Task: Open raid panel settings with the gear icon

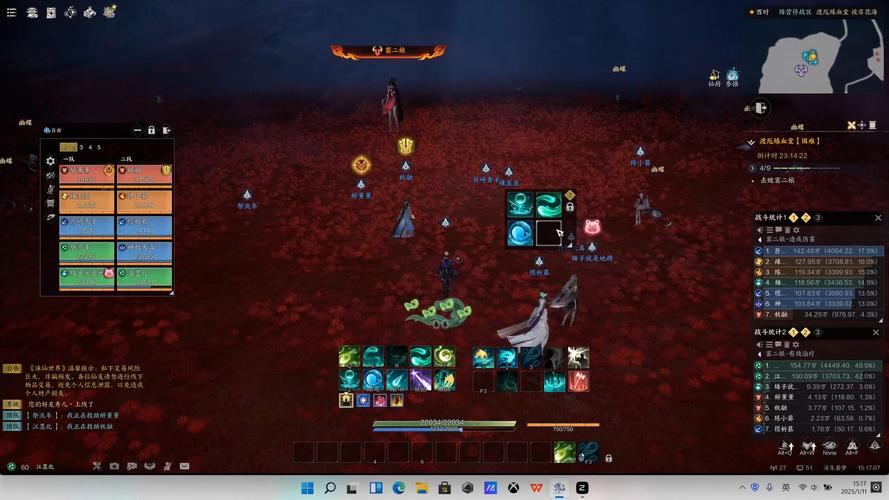Action: pos(50,160)
